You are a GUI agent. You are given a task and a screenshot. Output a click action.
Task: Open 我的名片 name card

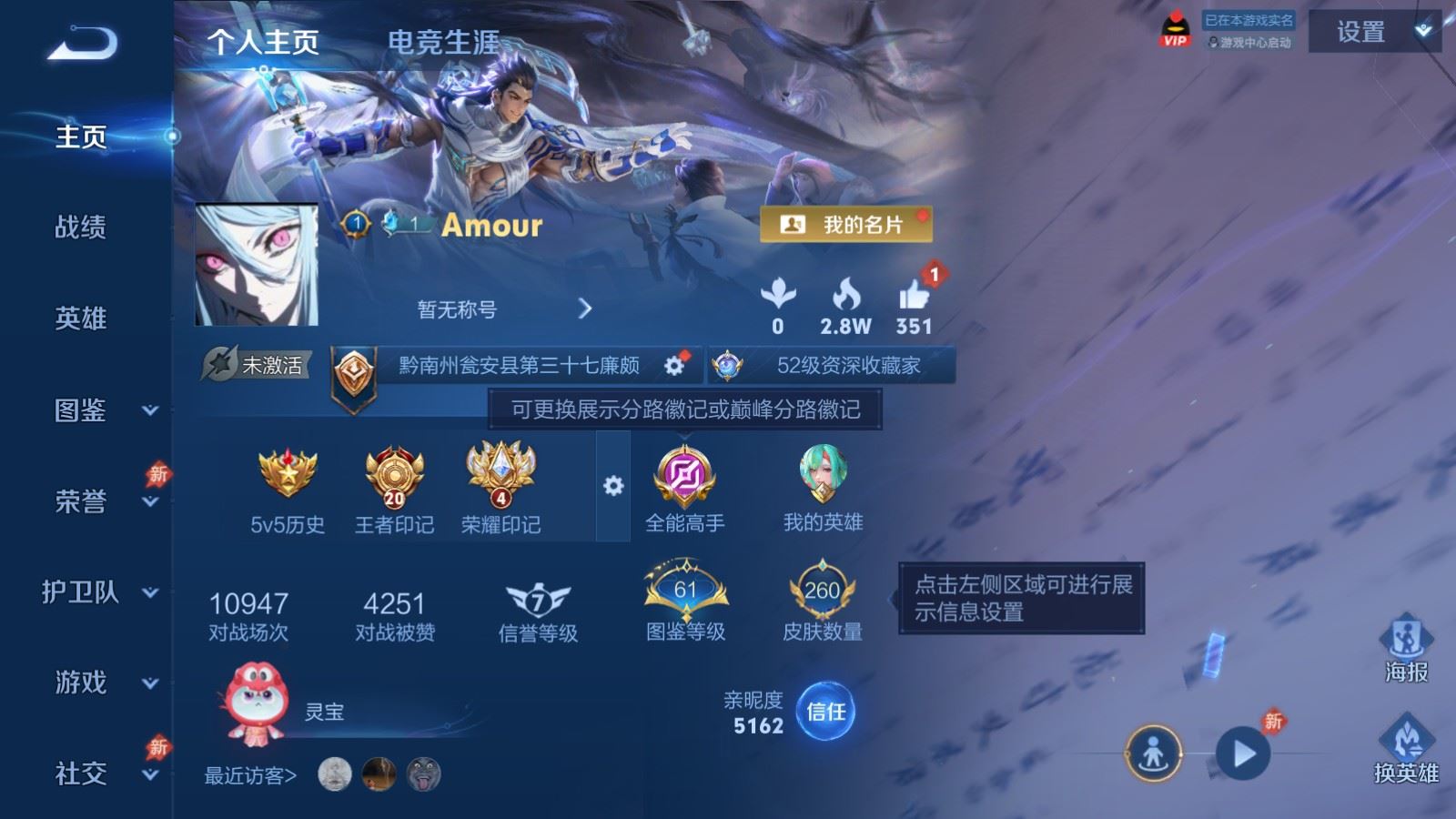[845, 224]
